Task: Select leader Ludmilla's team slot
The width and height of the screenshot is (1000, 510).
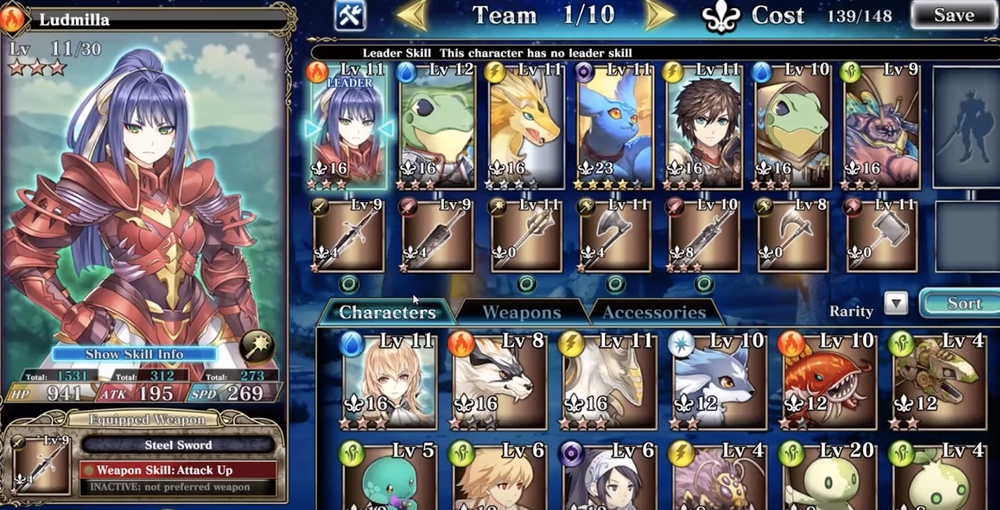Action: (349, 125)
